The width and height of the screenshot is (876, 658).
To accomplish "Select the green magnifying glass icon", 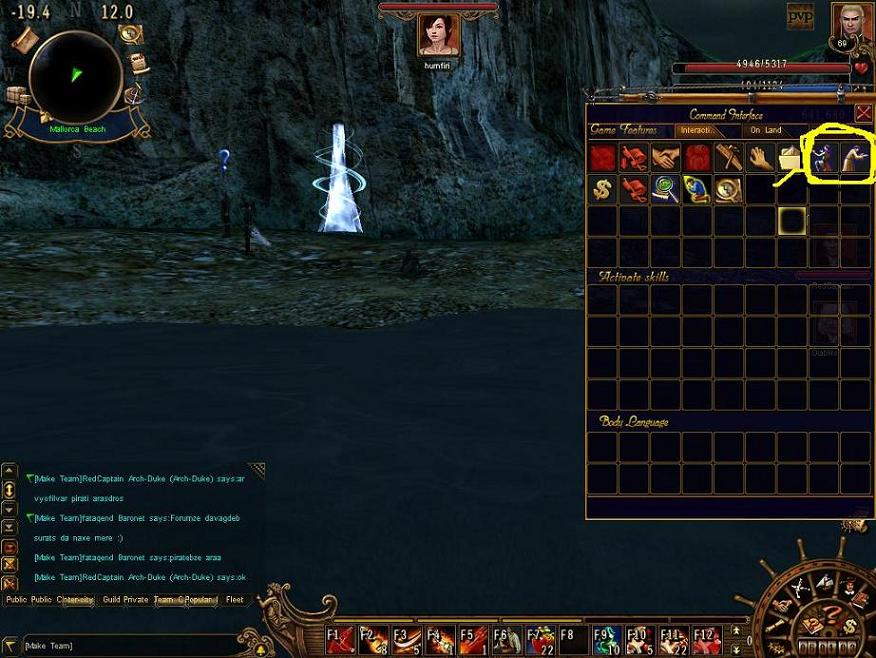I will coord(664,190).
